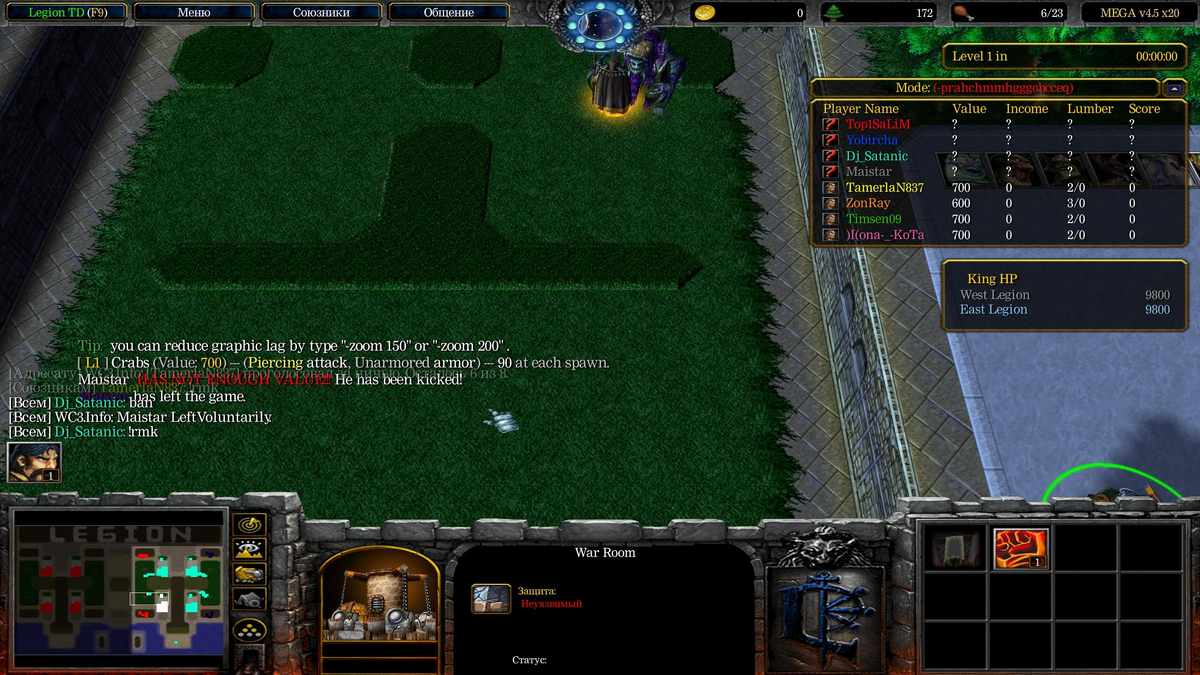
Task: Click the minimap
Action: point(117,590)
